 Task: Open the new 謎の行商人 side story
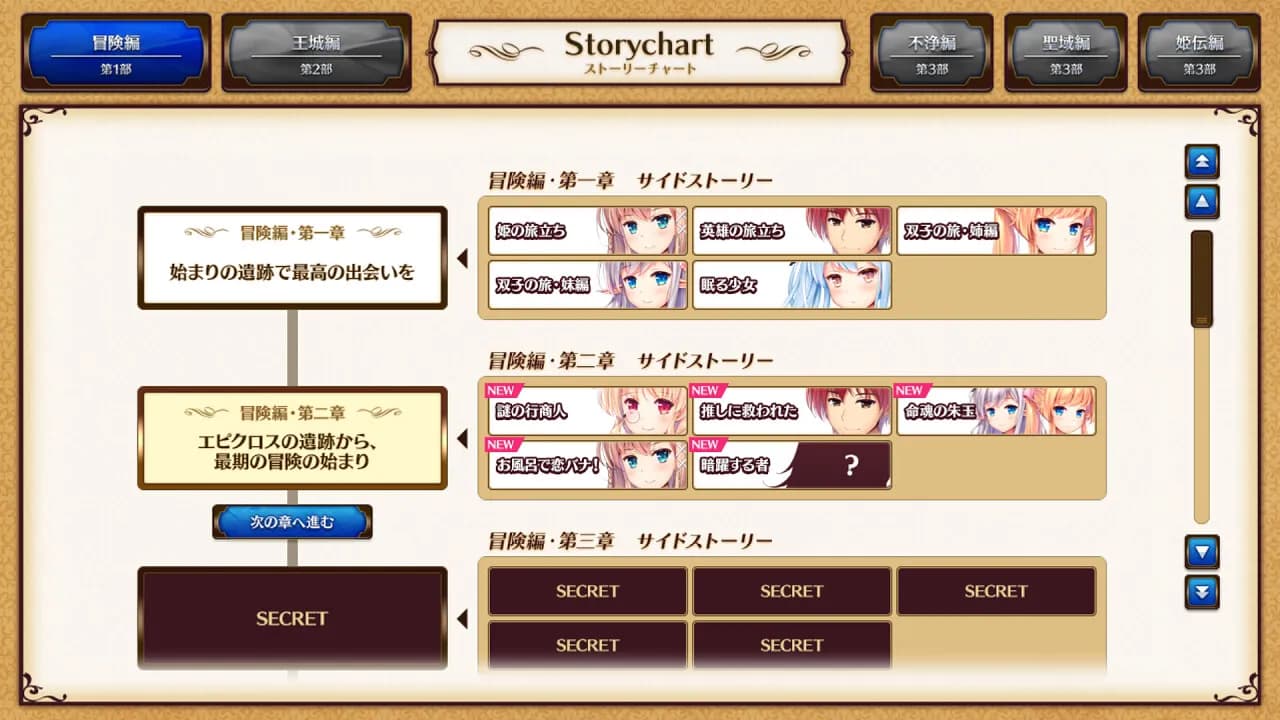(x=586, y=411)
